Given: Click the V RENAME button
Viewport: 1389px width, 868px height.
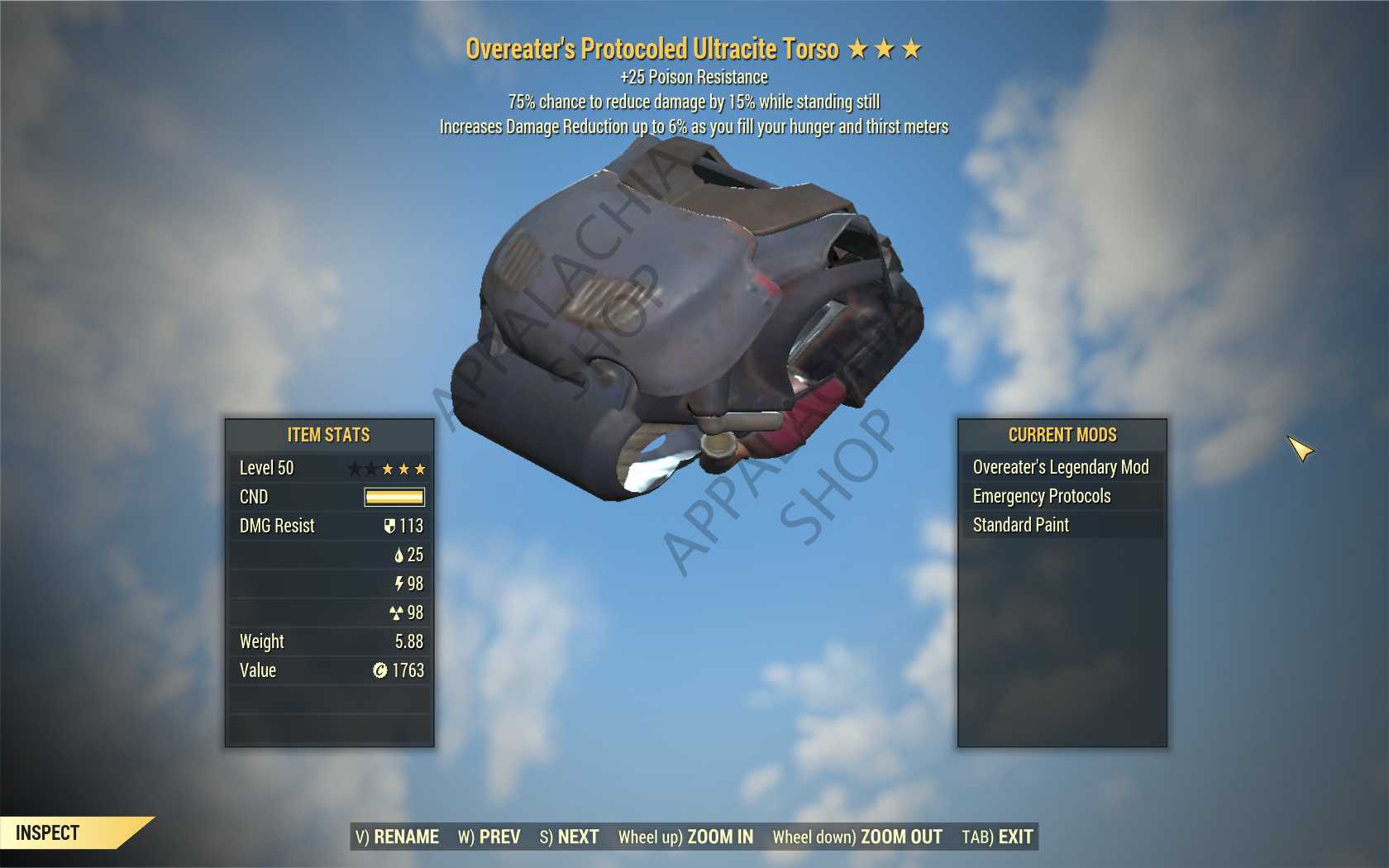Looking at the screenshot, I should [x=398, y=837].
